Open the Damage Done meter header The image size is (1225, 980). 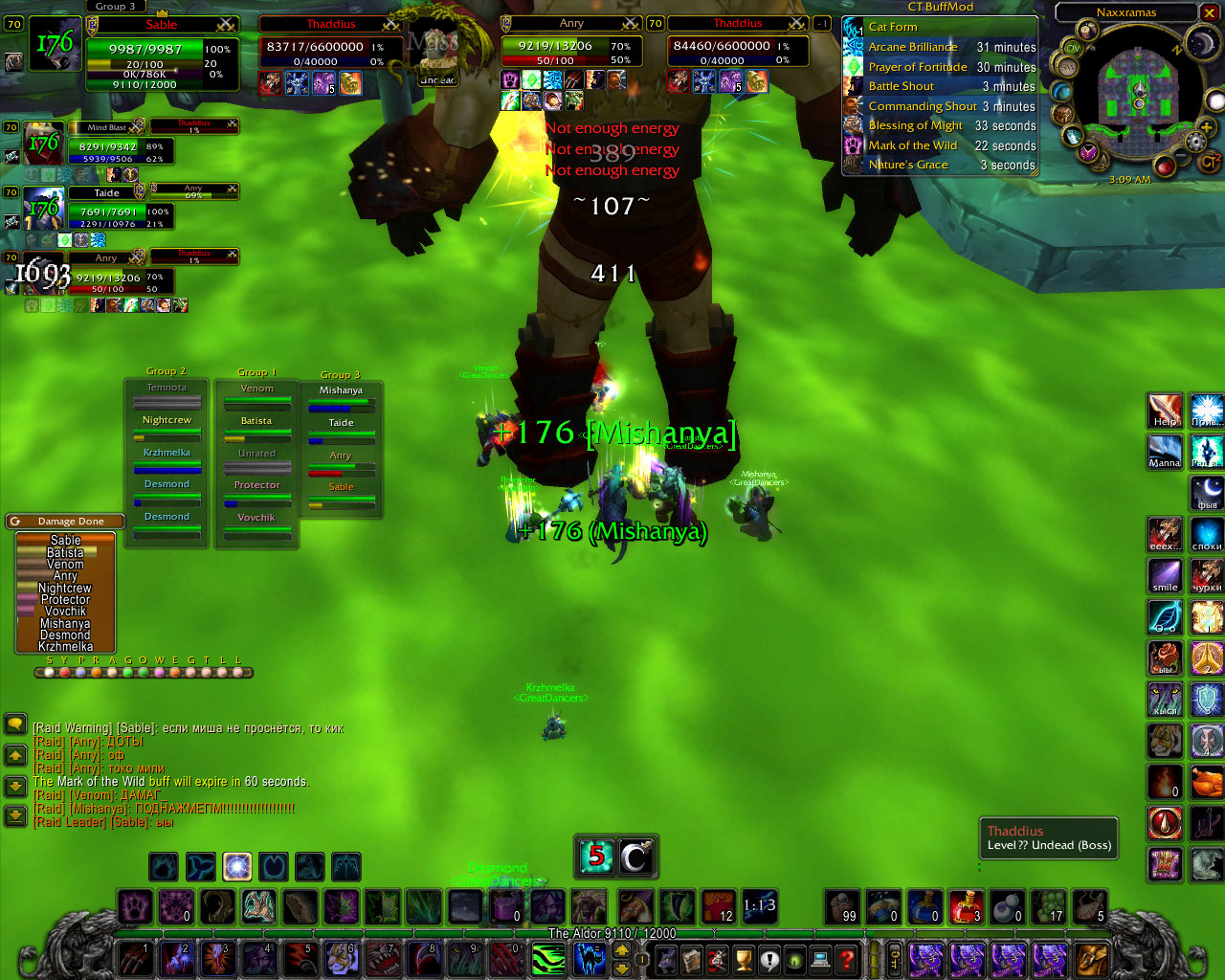[x=70, y=522]
